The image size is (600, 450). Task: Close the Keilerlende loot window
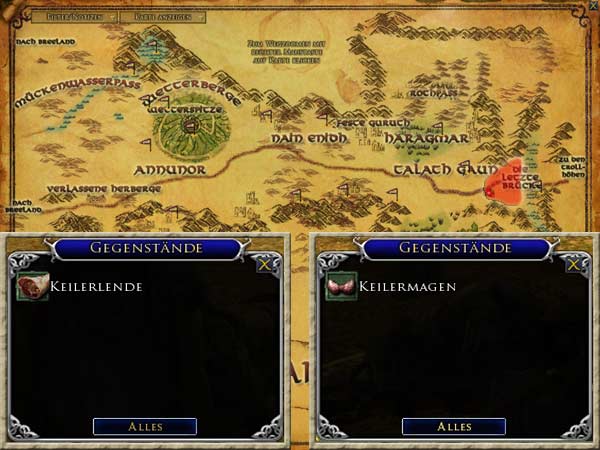pos(263,264)
